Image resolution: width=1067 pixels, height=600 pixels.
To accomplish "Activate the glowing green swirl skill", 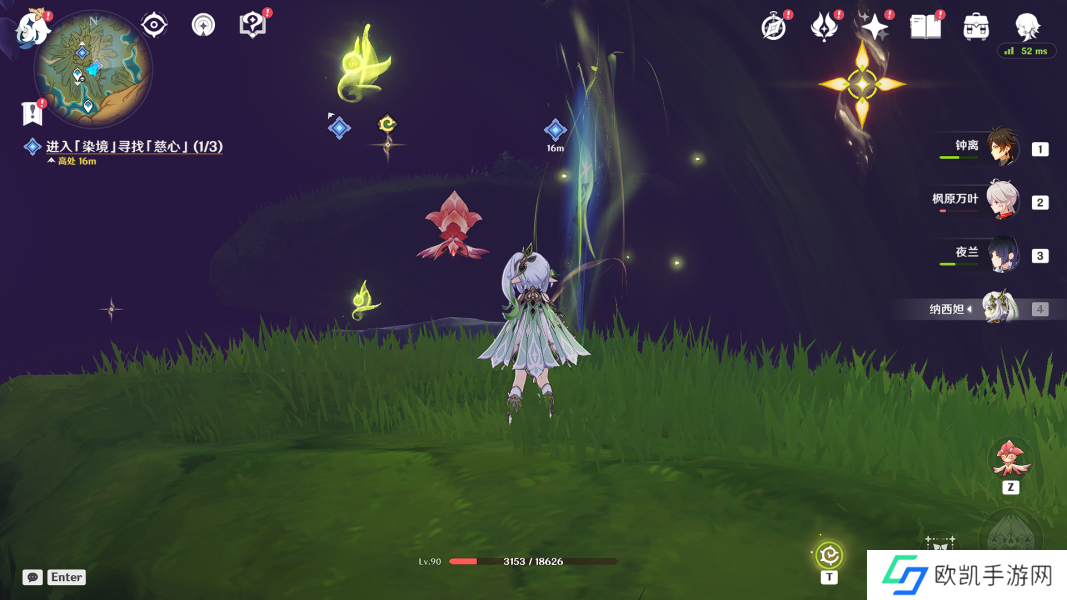I will click(829, 555).
